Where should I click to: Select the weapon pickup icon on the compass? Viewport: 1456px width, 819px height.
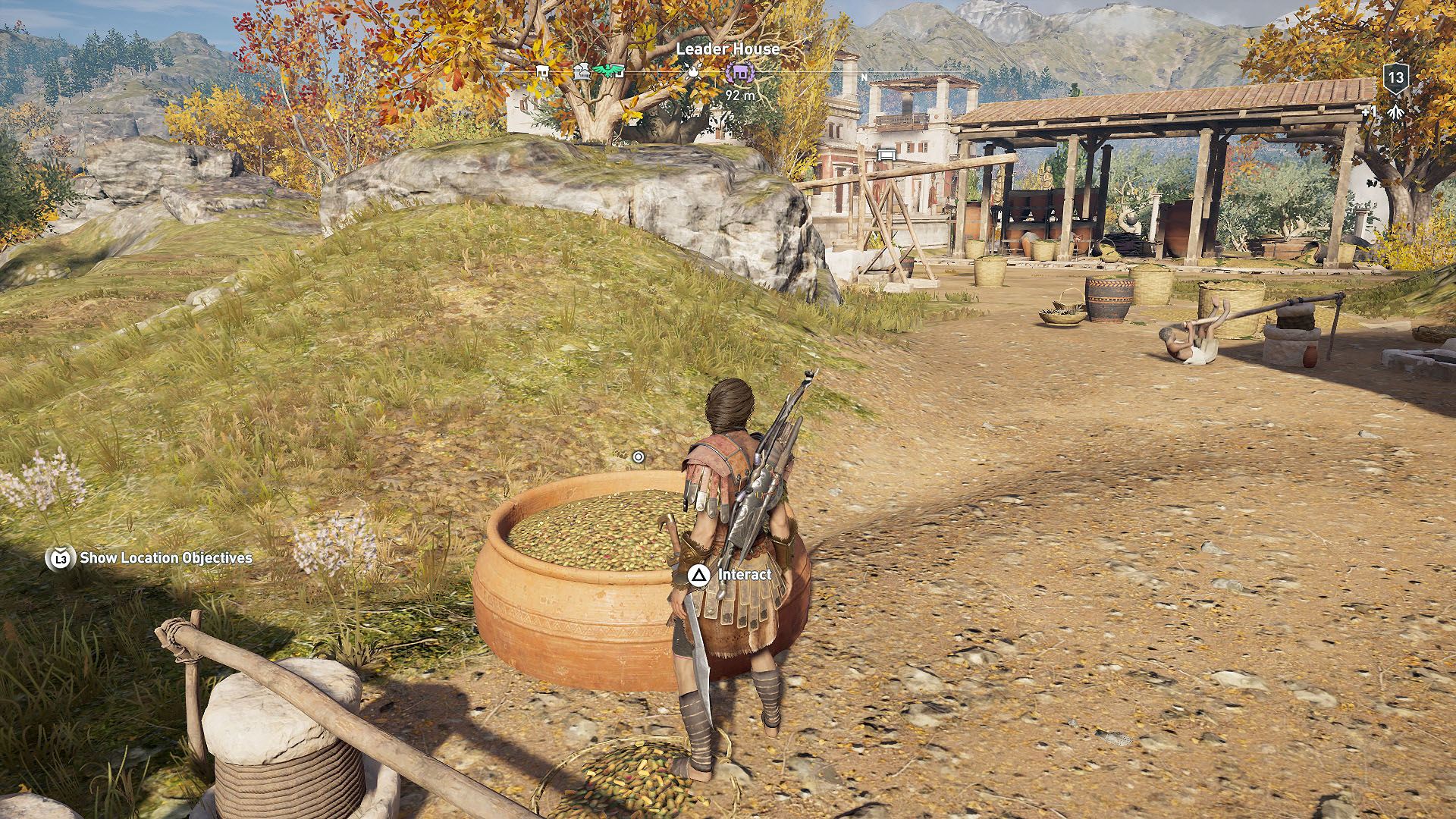pos(693,72)
